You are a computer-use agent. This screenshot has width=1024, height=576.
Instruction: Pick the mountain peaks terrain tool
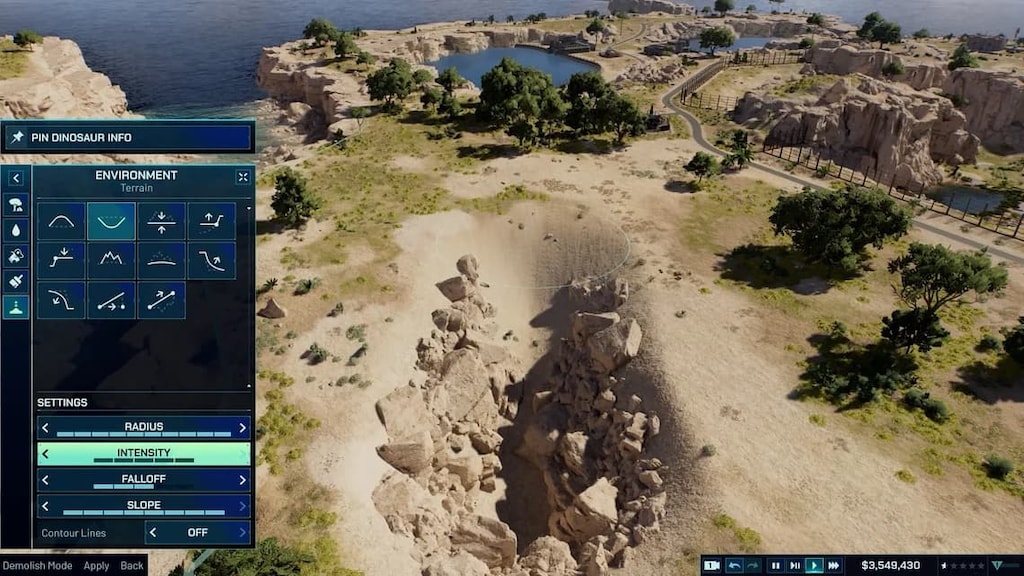[x=111, y=260]
